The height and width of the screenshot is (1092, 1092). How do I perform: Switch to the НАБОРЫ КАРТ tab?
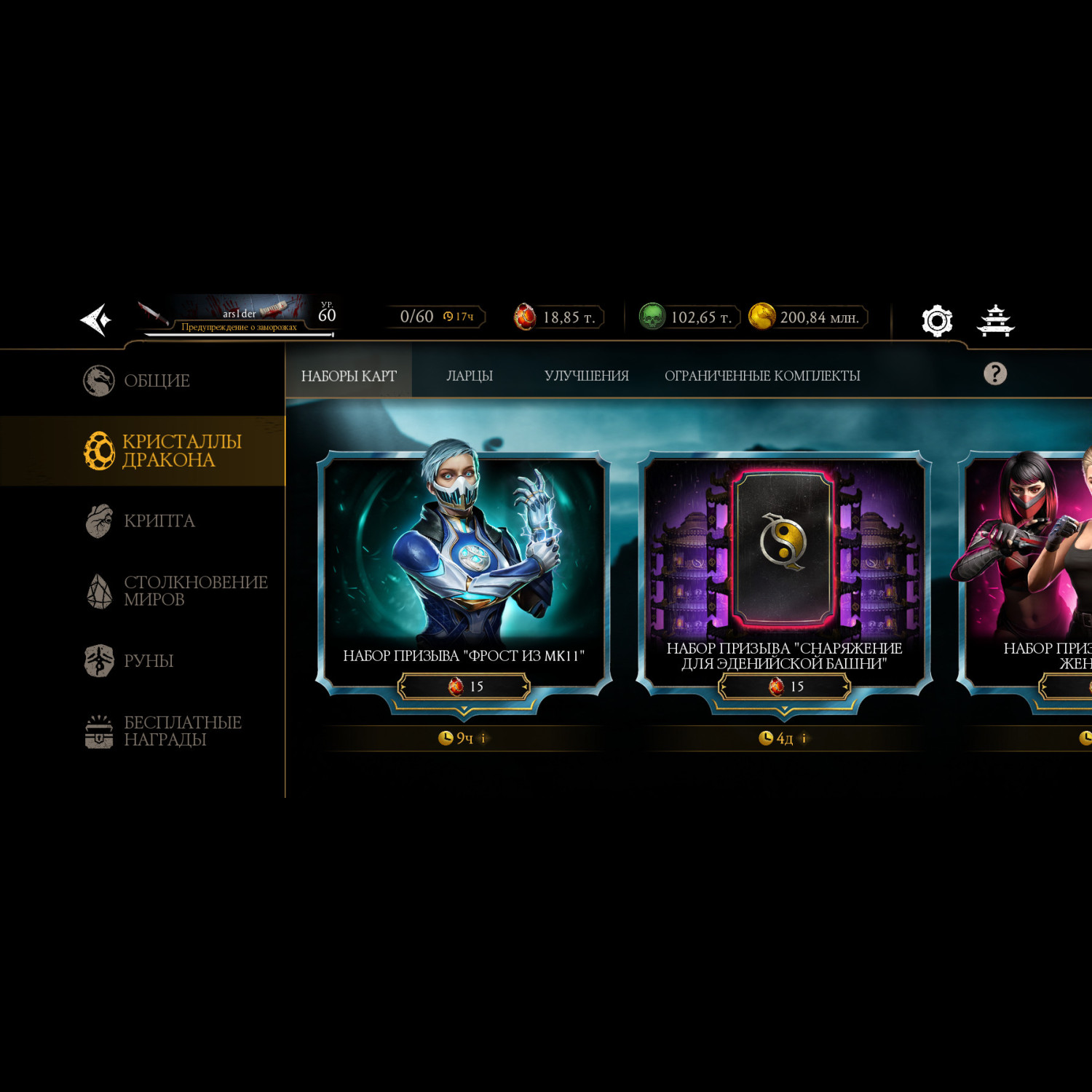pos(349,376)
